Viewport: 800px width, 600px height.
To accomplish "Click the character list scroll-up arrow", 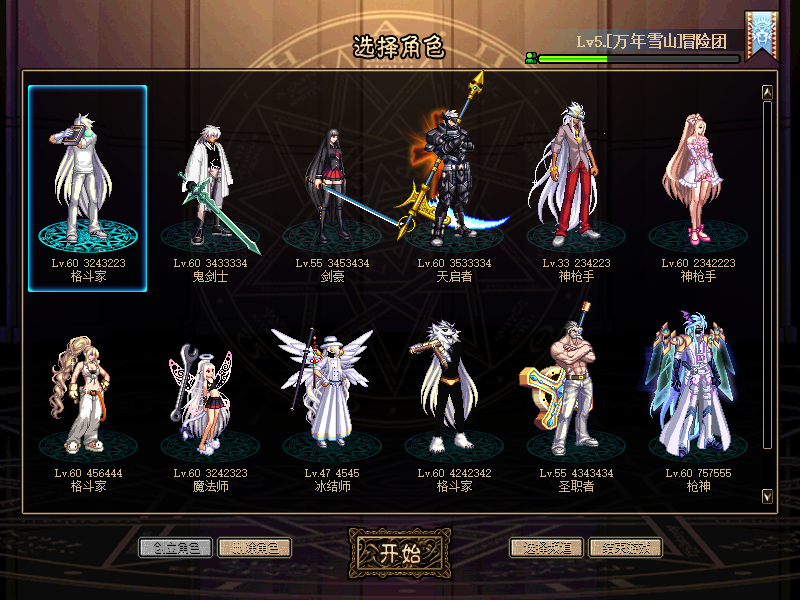I will (767, 92).
